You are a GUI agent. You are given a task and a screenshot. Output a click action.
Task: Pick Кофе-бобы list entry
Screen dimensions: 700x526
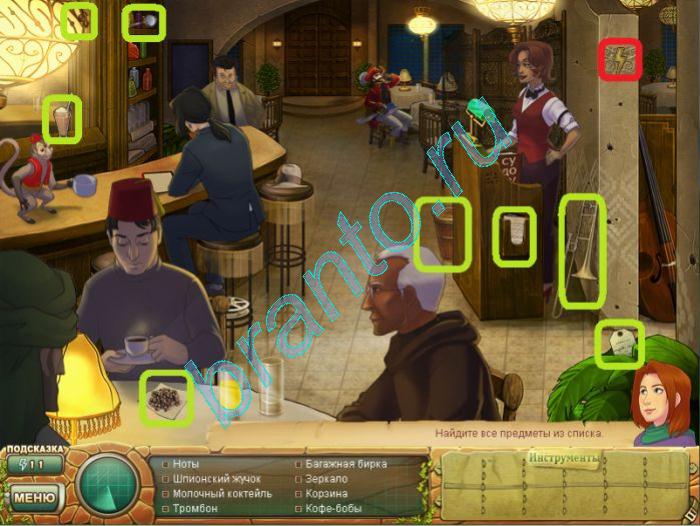[334, 508]
